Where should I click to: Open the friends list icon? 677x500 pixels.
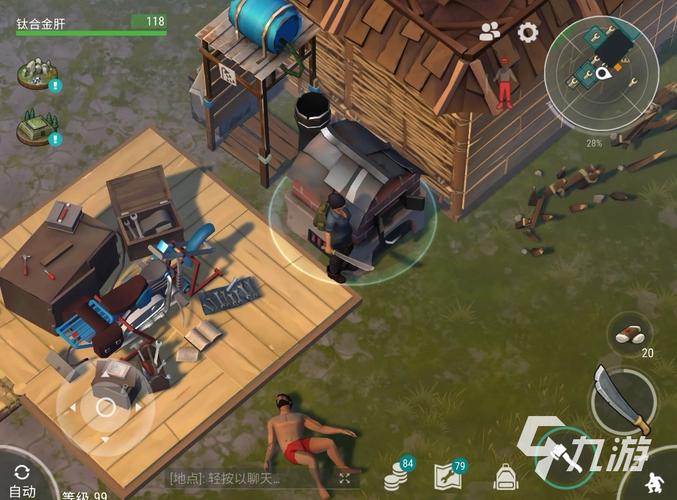coord(490,32)
